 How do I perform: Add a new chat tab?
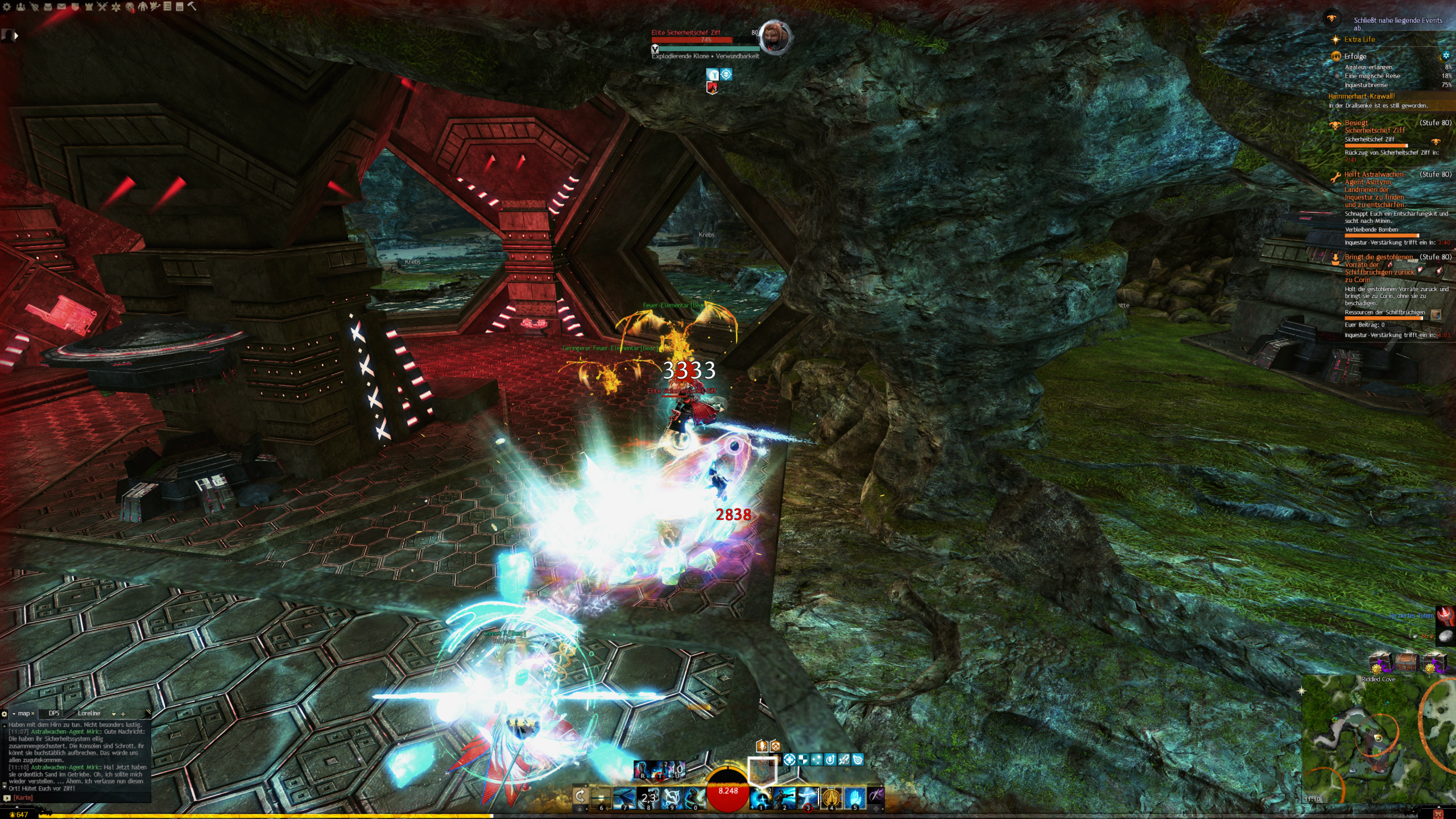123,714
